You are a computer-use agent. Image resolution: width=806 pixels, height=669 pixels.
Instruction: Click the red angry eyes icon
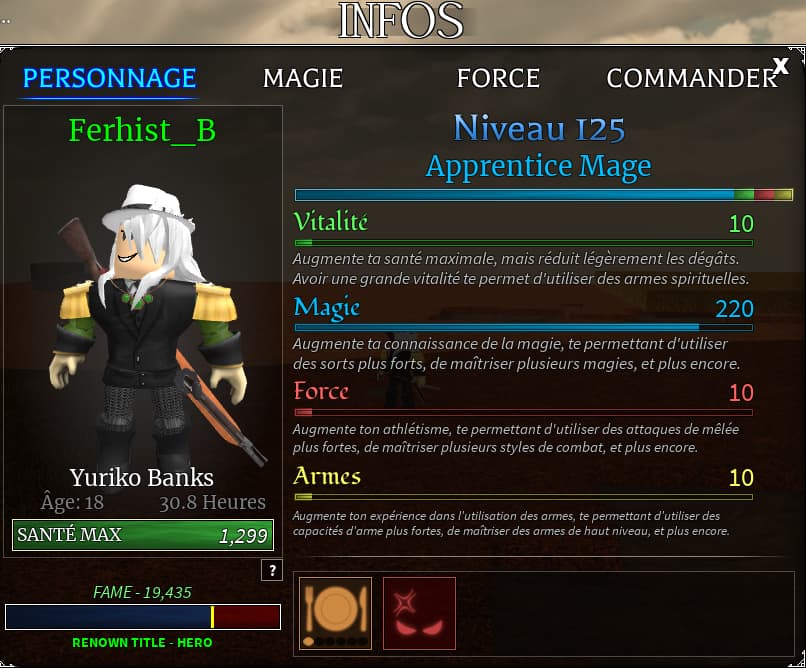coord(419,613)
